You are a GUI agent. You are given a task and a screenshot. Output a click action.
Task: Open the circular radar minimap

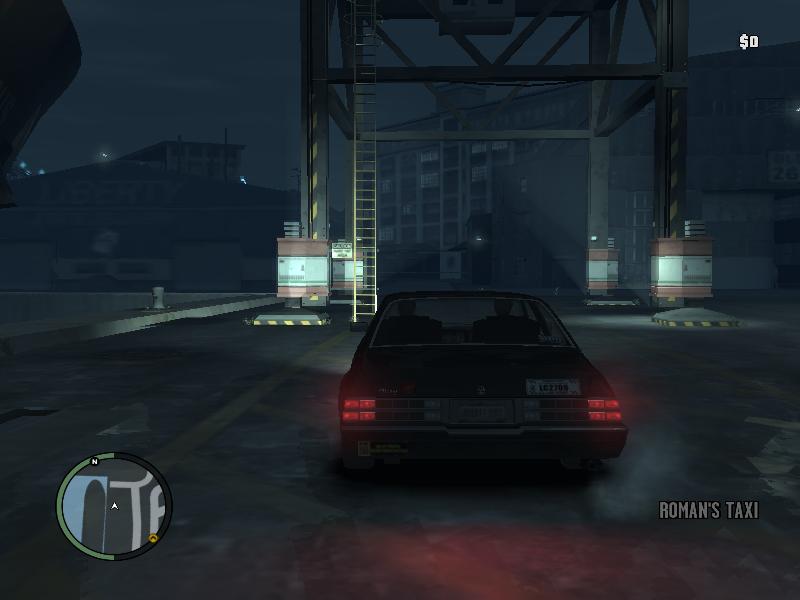(113, 507)
